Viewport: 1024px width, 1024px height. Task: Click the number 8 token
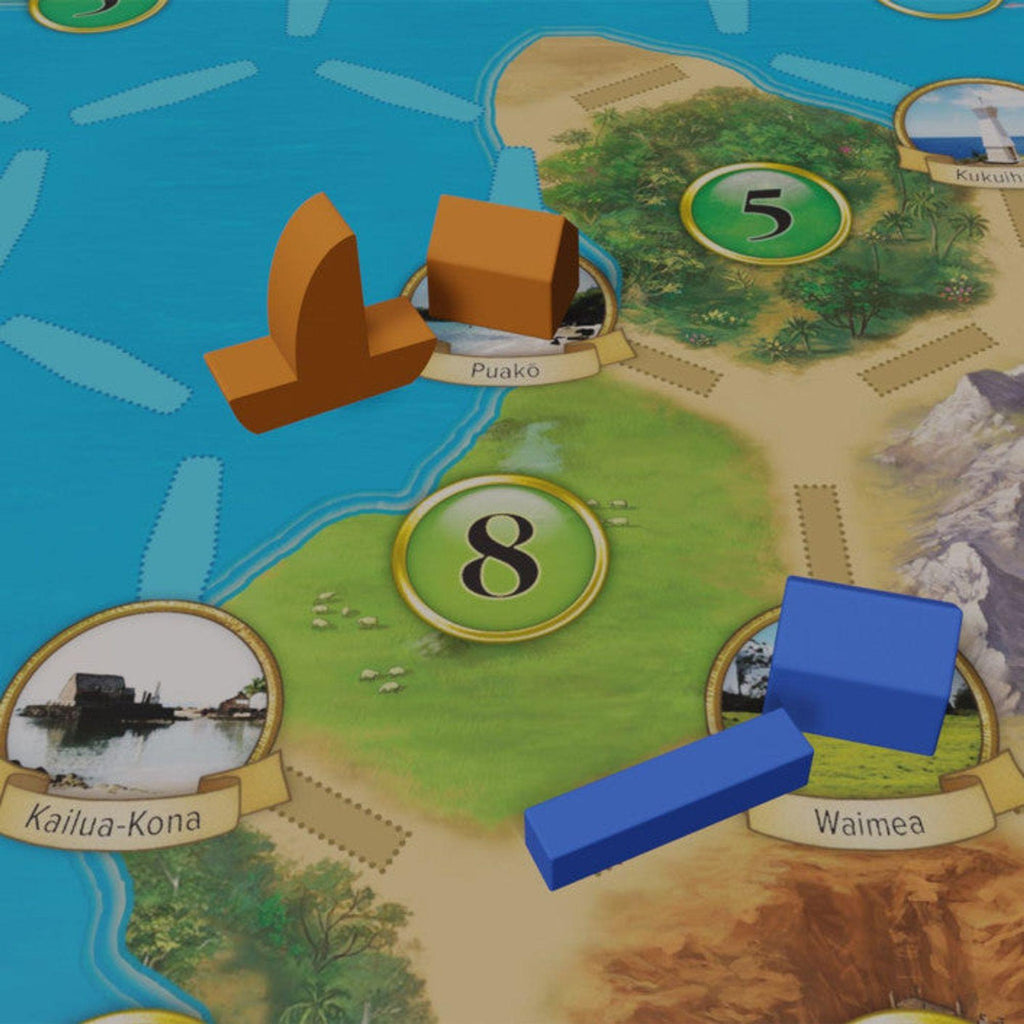pos(500,557)
